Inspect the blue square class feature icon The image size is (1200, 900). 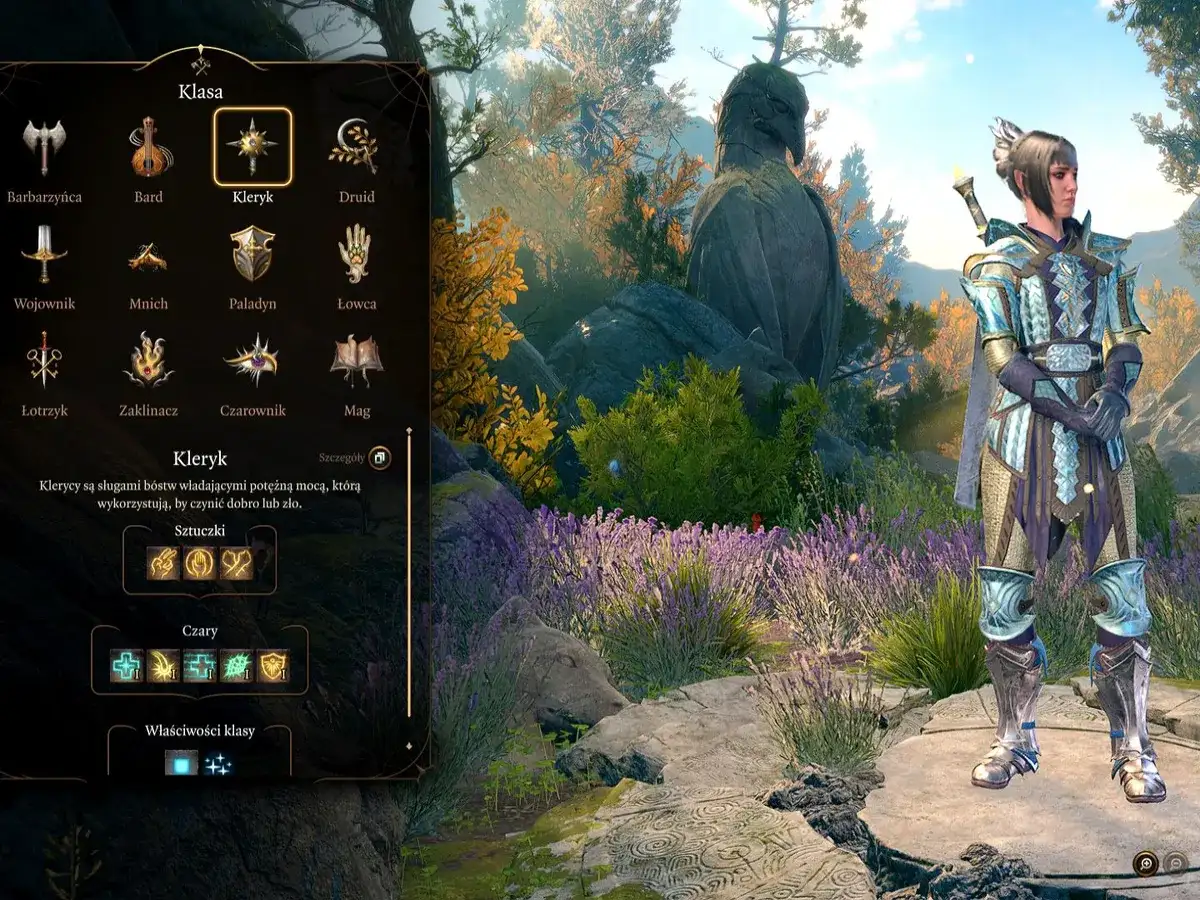[181, 764]
